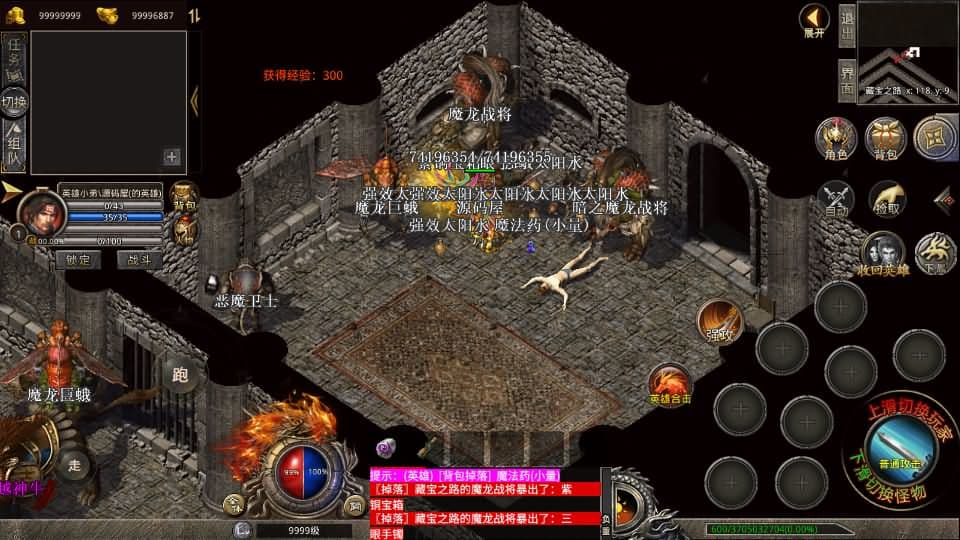Toggle the 走 walk mode button
This screenshot has width=960, height=540.
tap(74, 463)
